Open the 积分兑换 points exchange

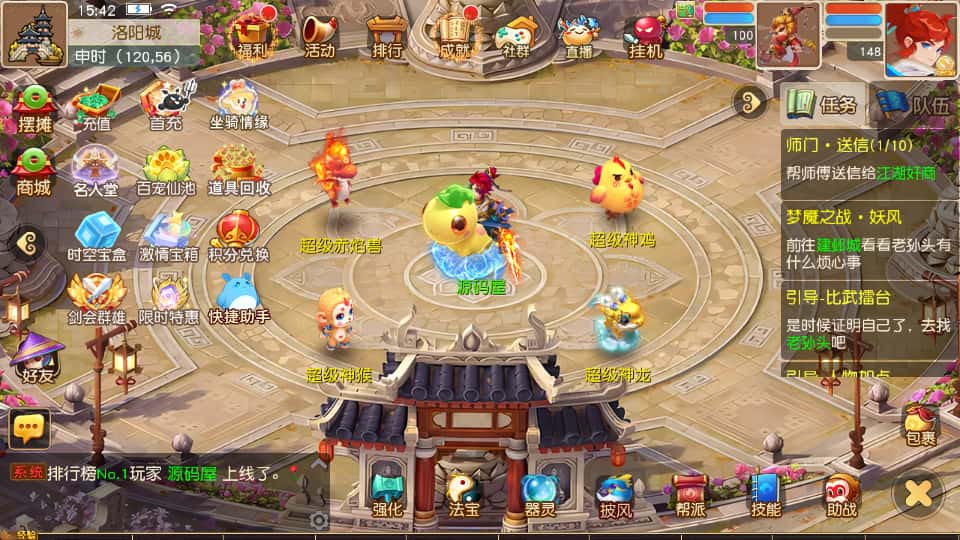(238, 237)
